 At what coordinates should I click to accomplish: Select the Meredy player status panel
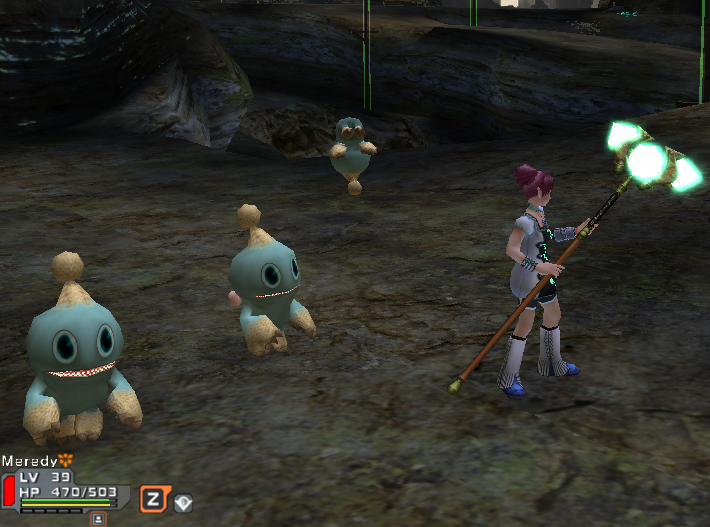click(65, 490)
